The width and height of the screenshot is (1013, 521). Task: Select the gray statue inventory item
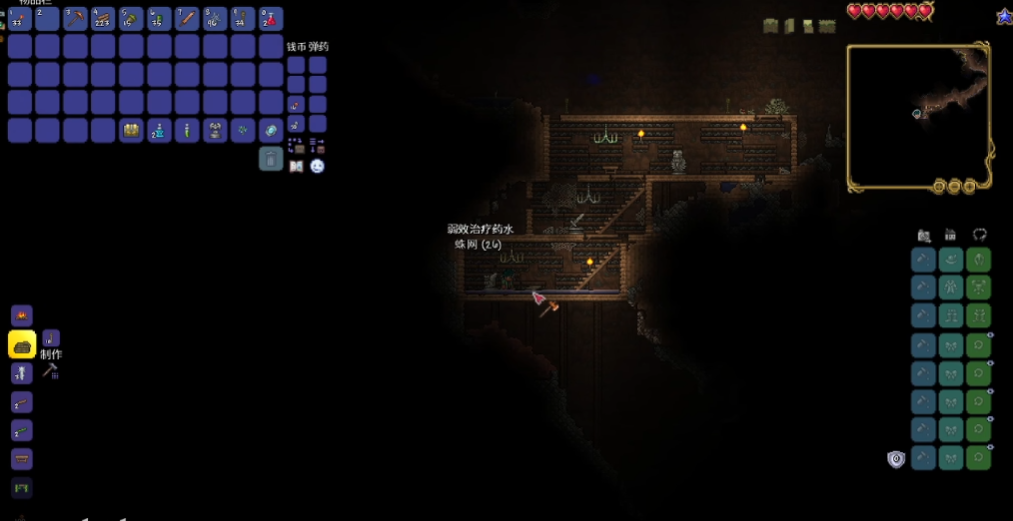pos(215,131)
